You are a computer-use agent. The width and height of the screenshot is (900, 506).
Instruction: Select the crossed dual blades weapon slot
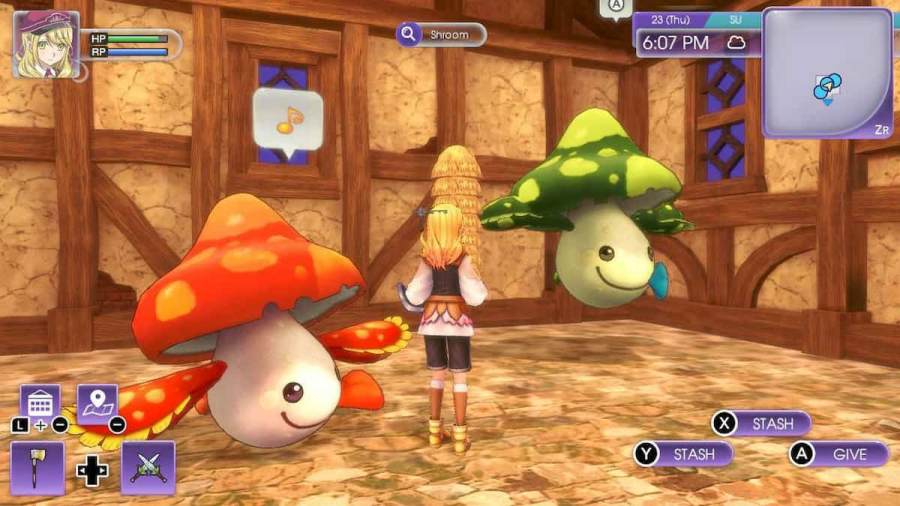[148, 467]
